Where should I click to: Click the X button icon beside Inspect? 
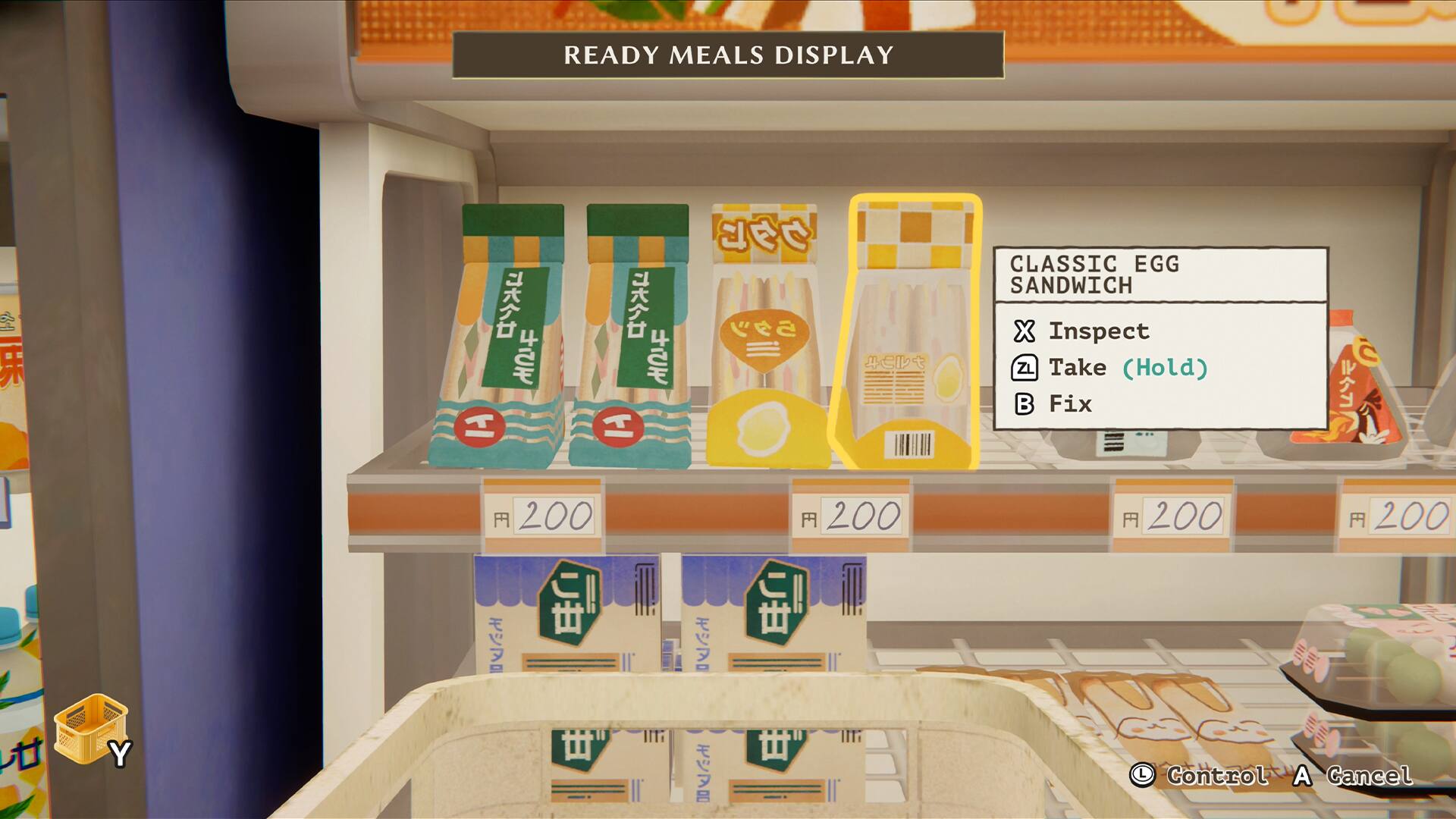coord(1025,330)
